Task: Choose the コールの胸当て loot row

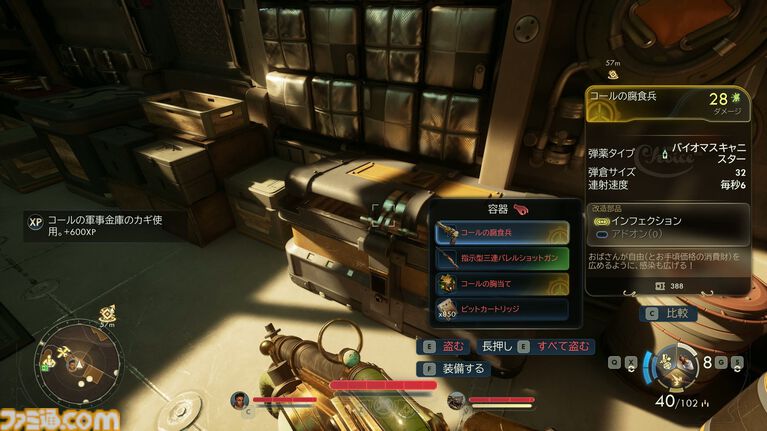Action: 502,284
